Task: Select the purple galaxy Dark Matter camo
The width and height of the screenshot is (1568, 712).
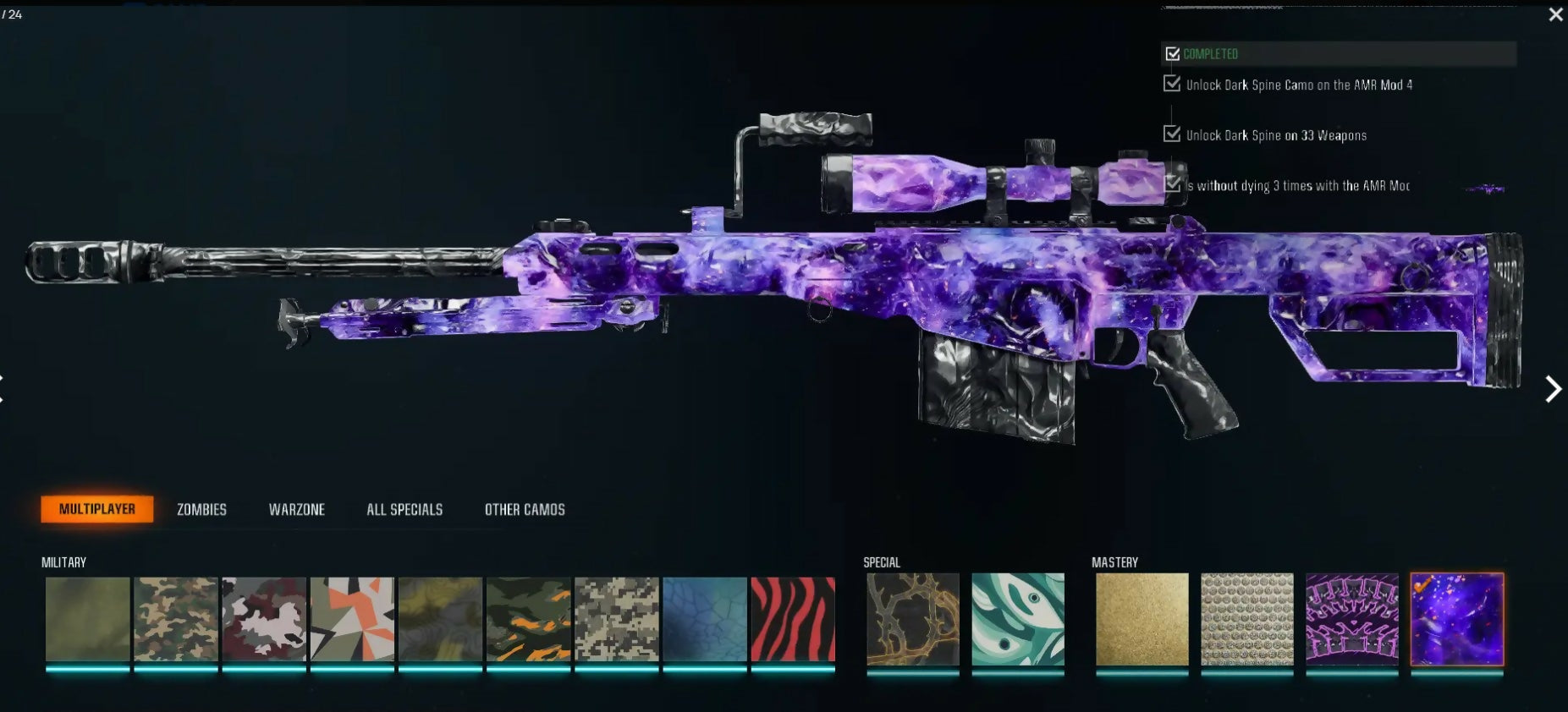Action: (x=1456, y=619)
